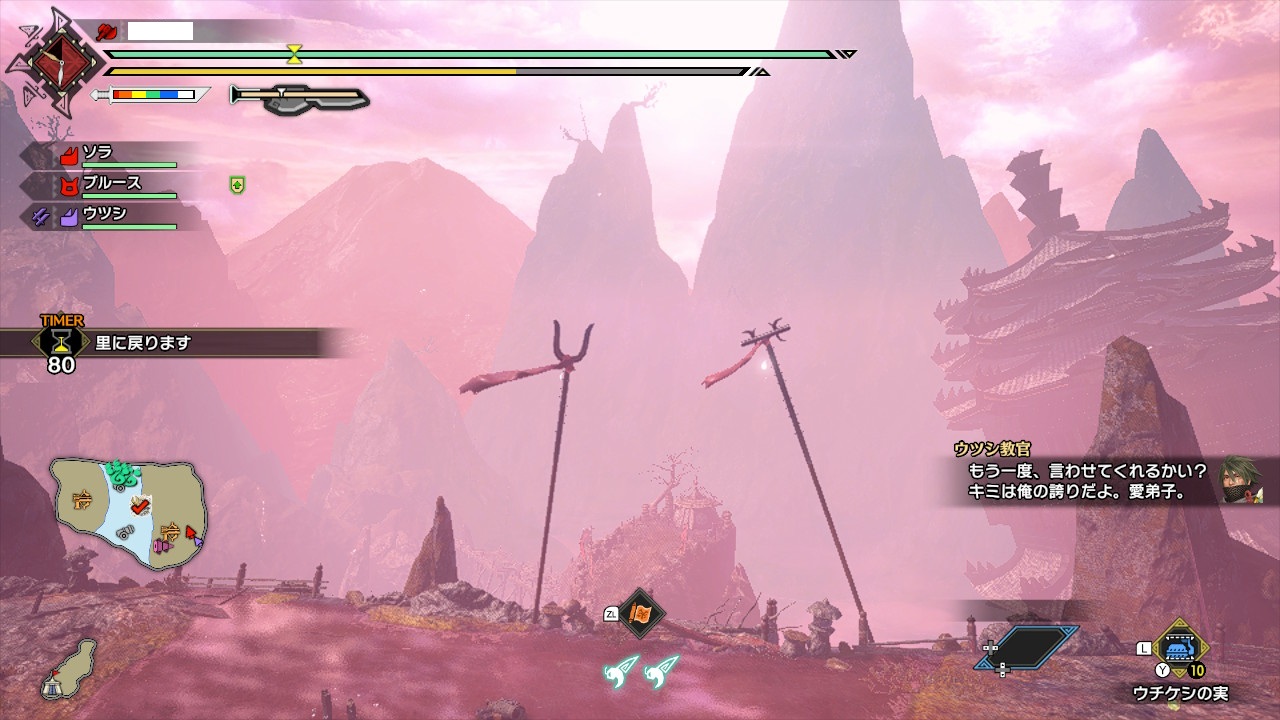Click the blue action palette panel
The height and width of the screenshot is (720, 1280).
coord(1029,647)
